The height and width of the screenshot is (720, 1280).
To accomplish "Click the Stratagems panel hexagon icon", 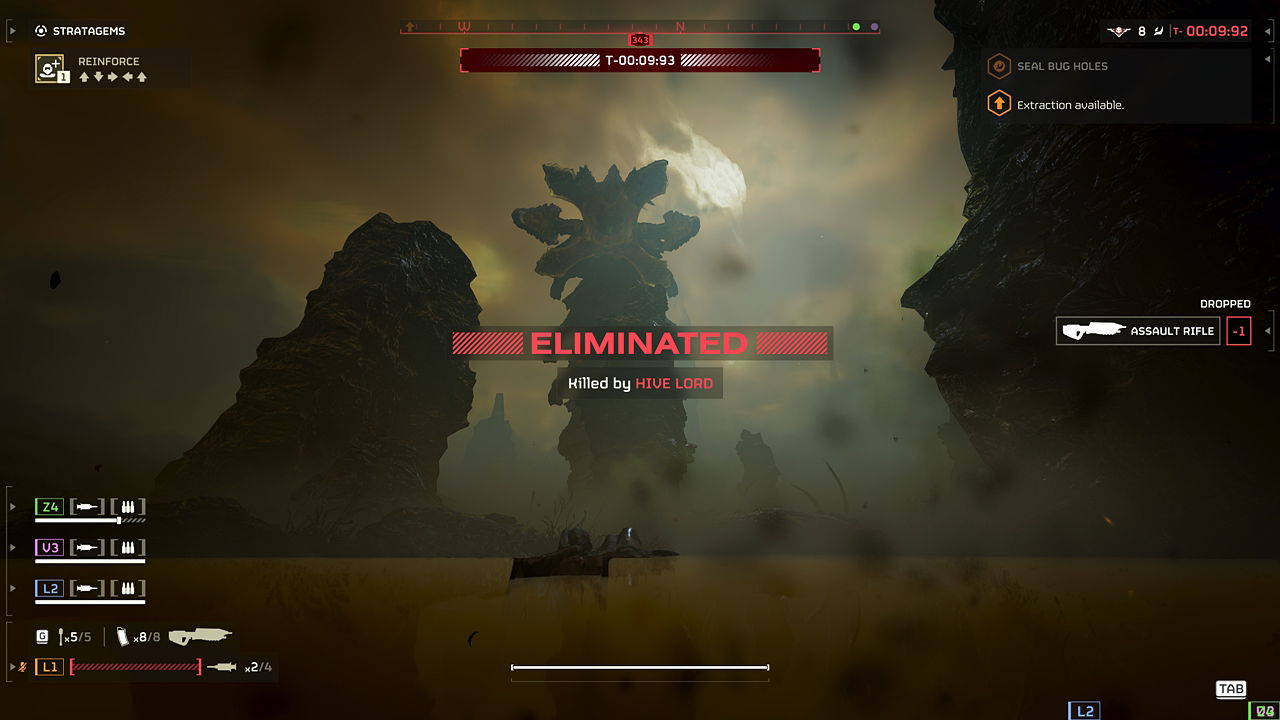I will coord(41,31).
